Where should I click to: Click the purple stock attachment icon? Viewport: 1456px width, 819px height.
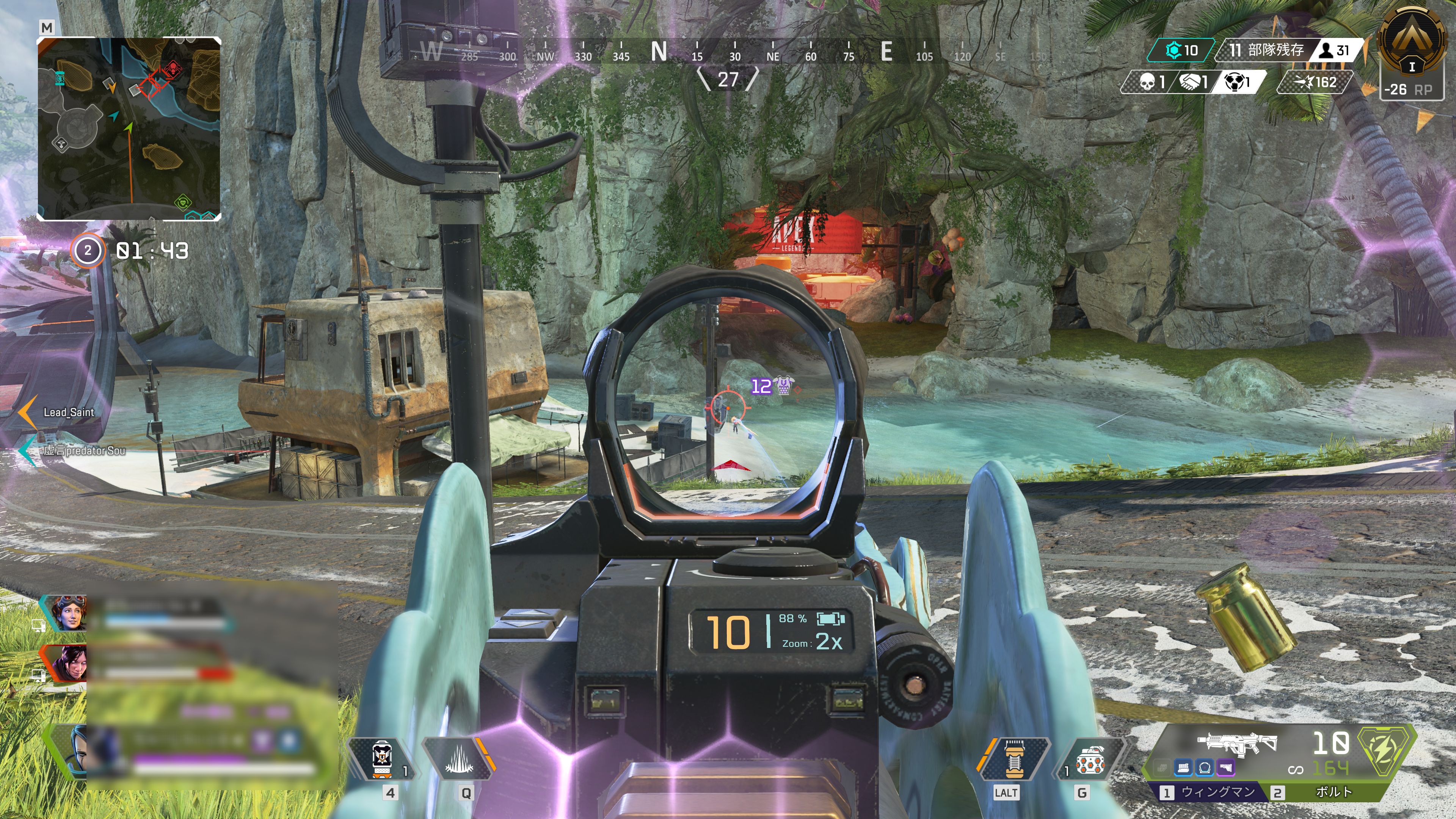point(1225,768)
